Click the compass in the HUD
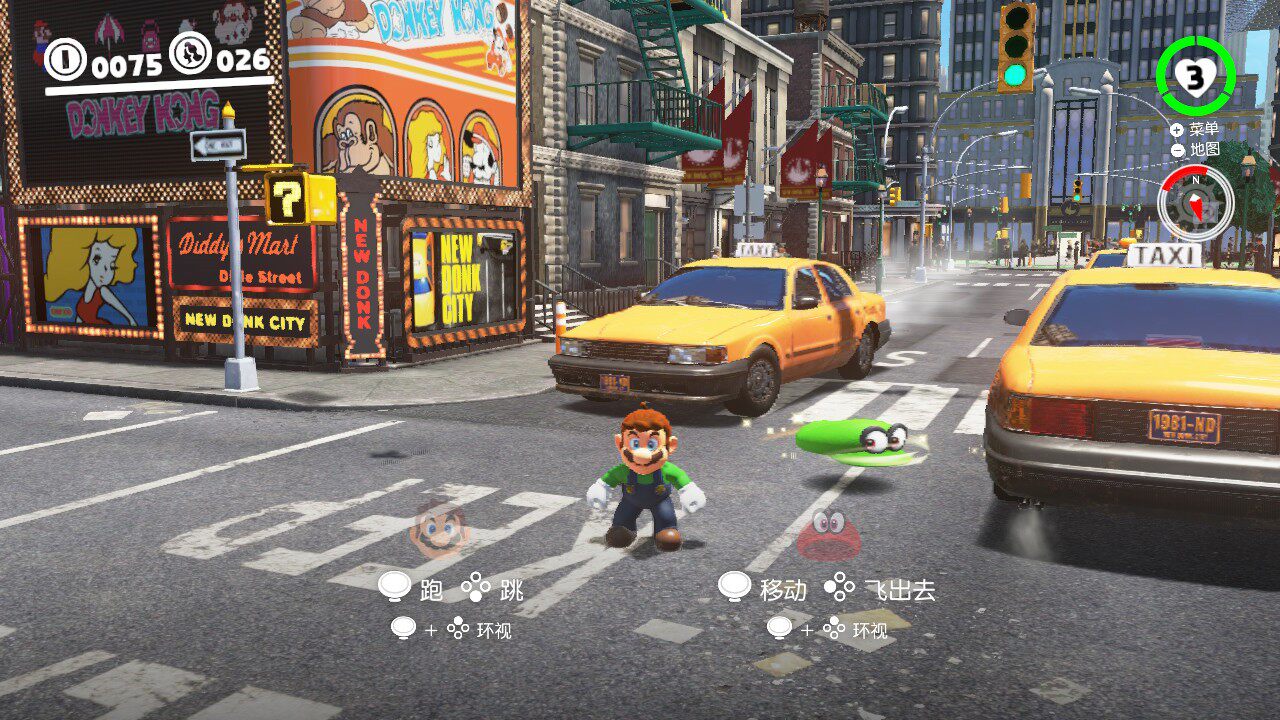The width and height of the screenshot is (1280, 720). pos(1195,203)
